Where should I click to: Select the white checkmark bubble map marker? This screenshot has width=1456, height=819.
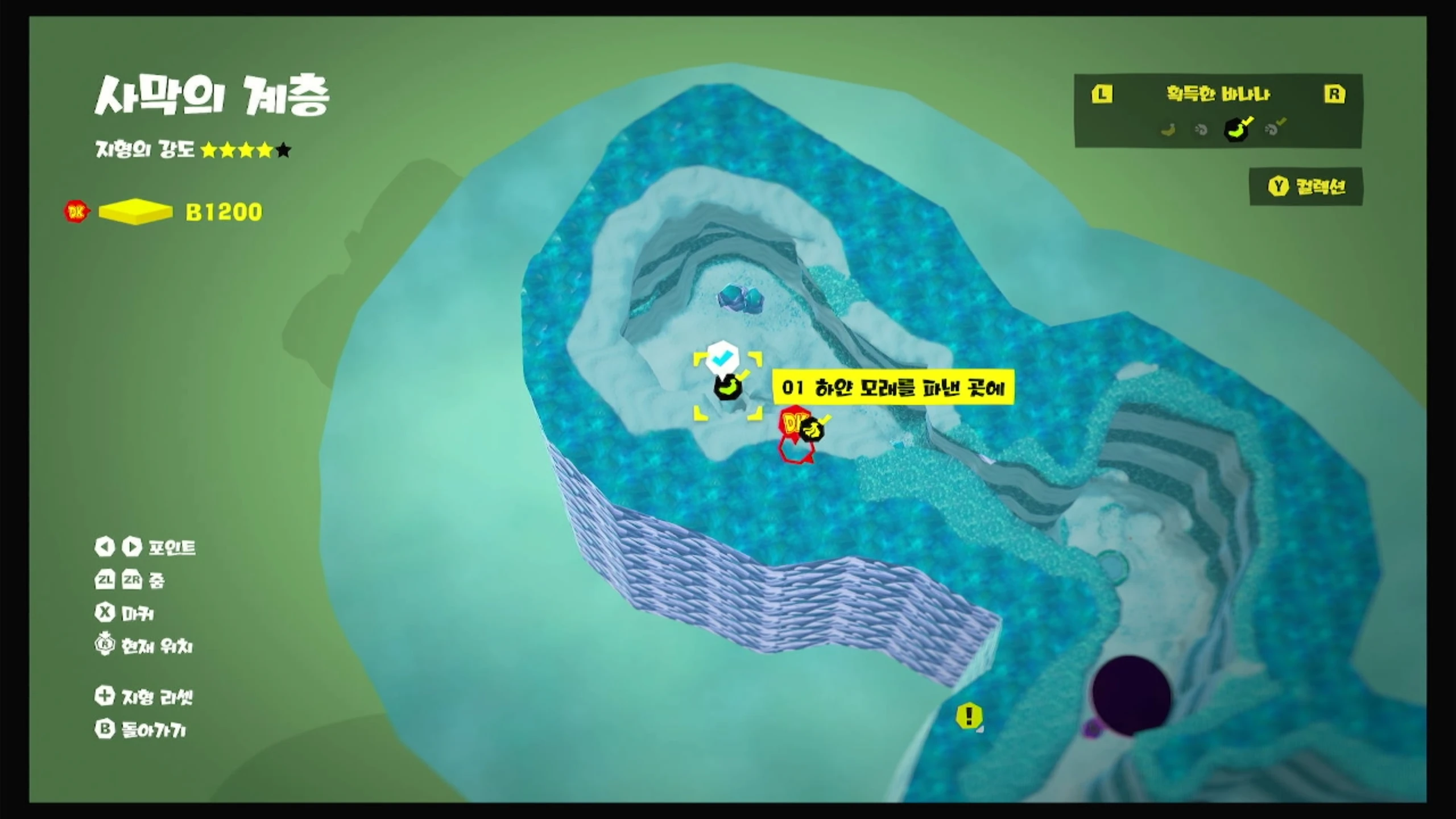click(721, 358)
